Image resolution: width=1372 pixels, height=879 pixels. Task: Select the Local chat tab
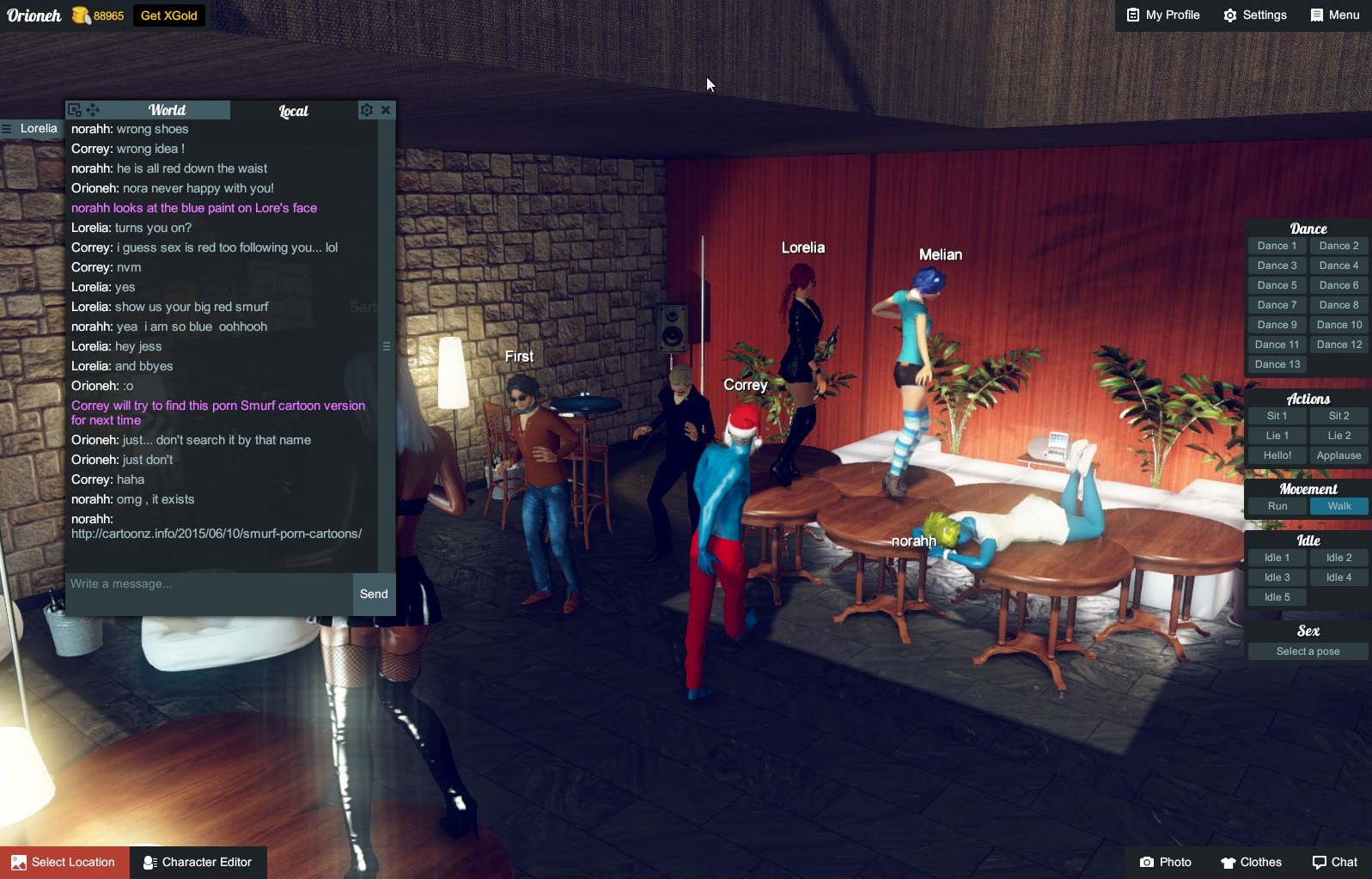pos(292,110)
